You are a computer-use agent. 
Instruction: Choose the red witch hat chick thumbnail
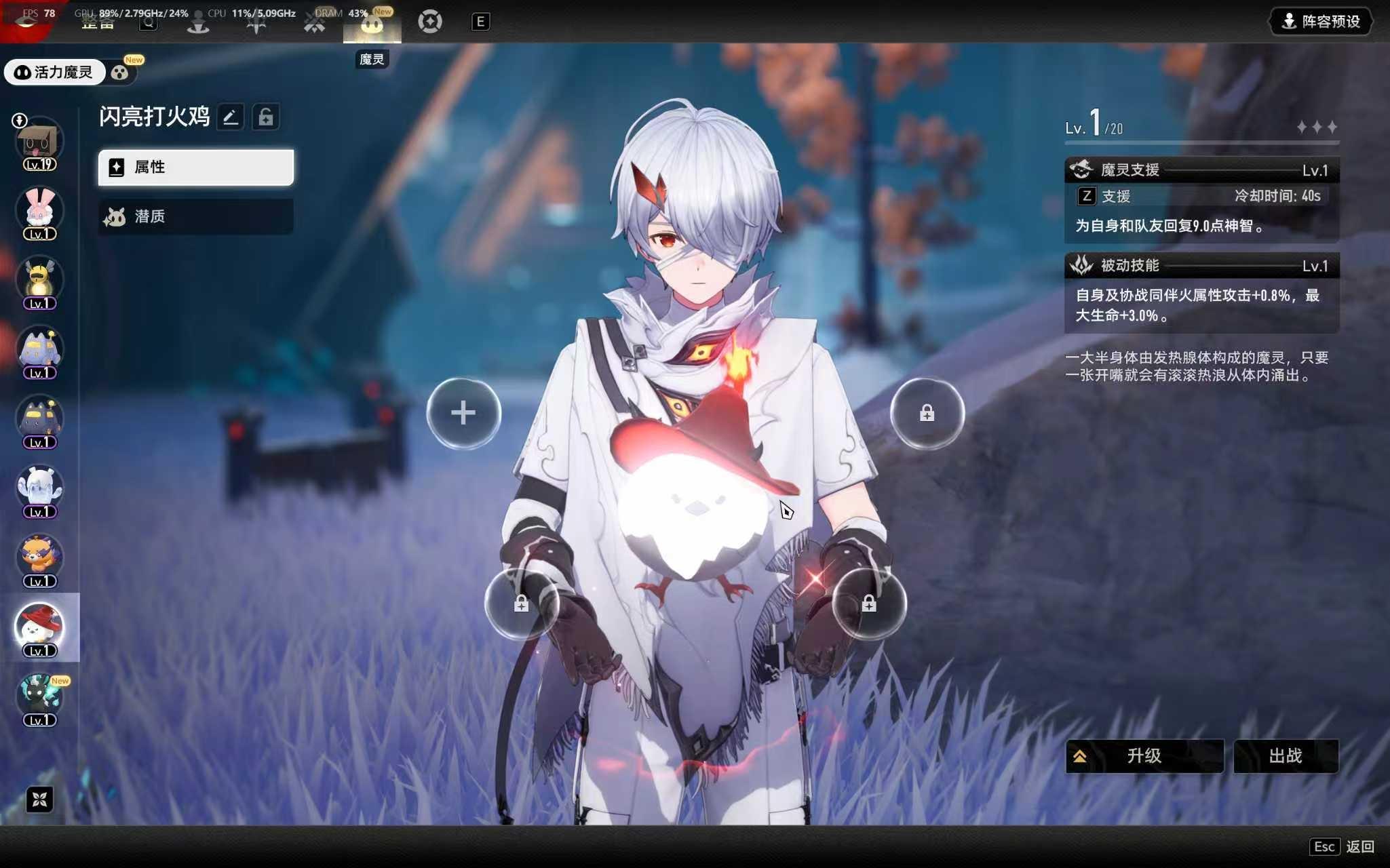tap(39, 627)
